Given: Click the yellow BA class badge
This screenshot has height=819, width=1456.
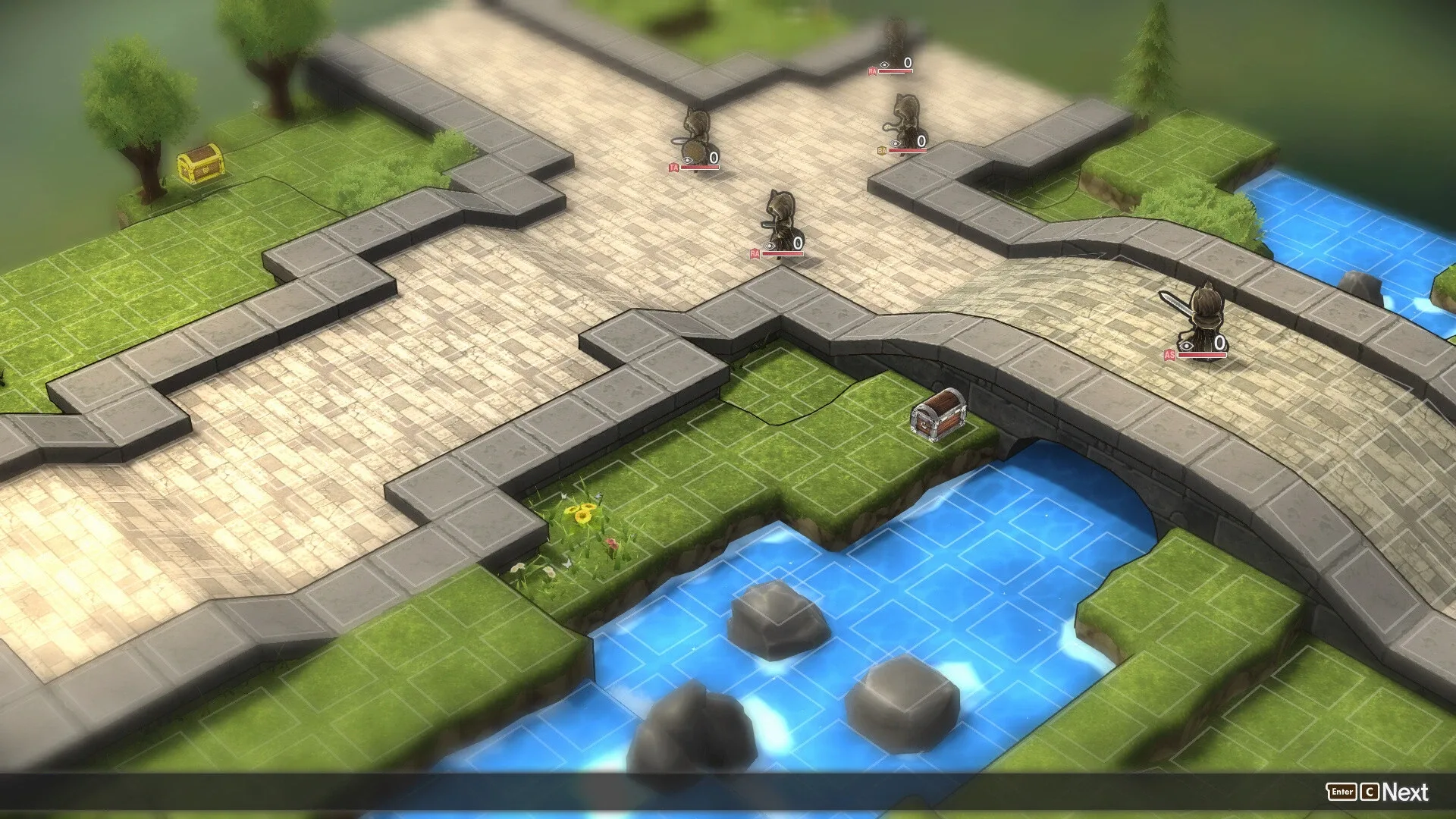Looking at the screenshot, I should [x=882, y=150].
